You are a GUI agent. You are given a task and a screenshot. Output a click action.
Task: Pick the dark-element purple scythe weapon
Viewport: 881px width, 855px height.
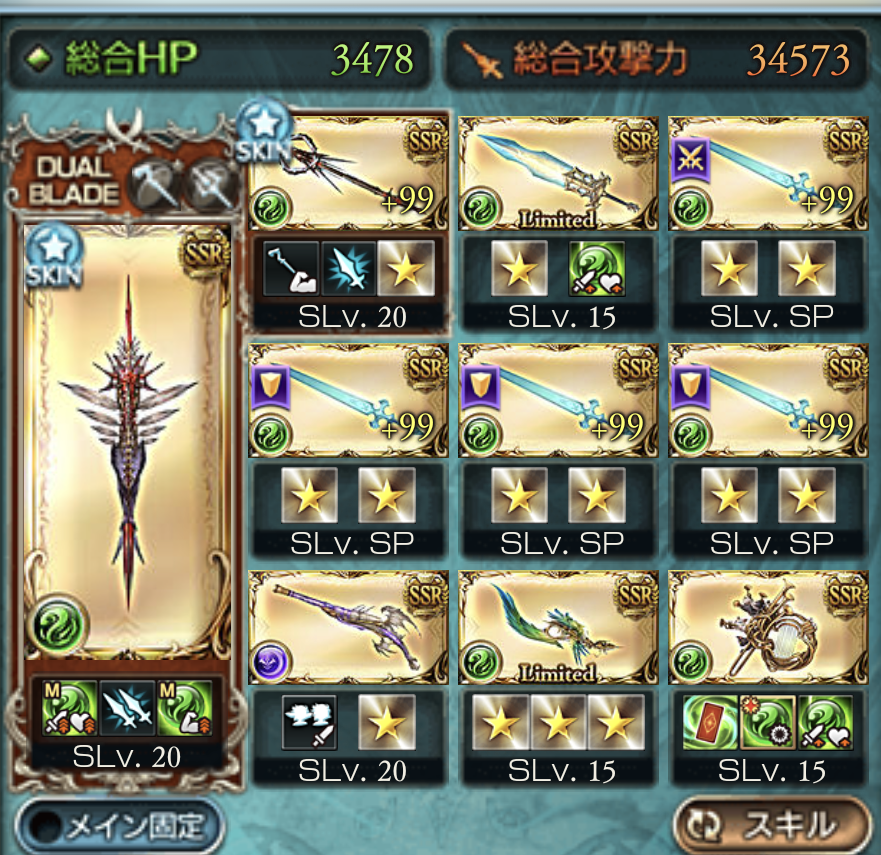coord(347,627)
